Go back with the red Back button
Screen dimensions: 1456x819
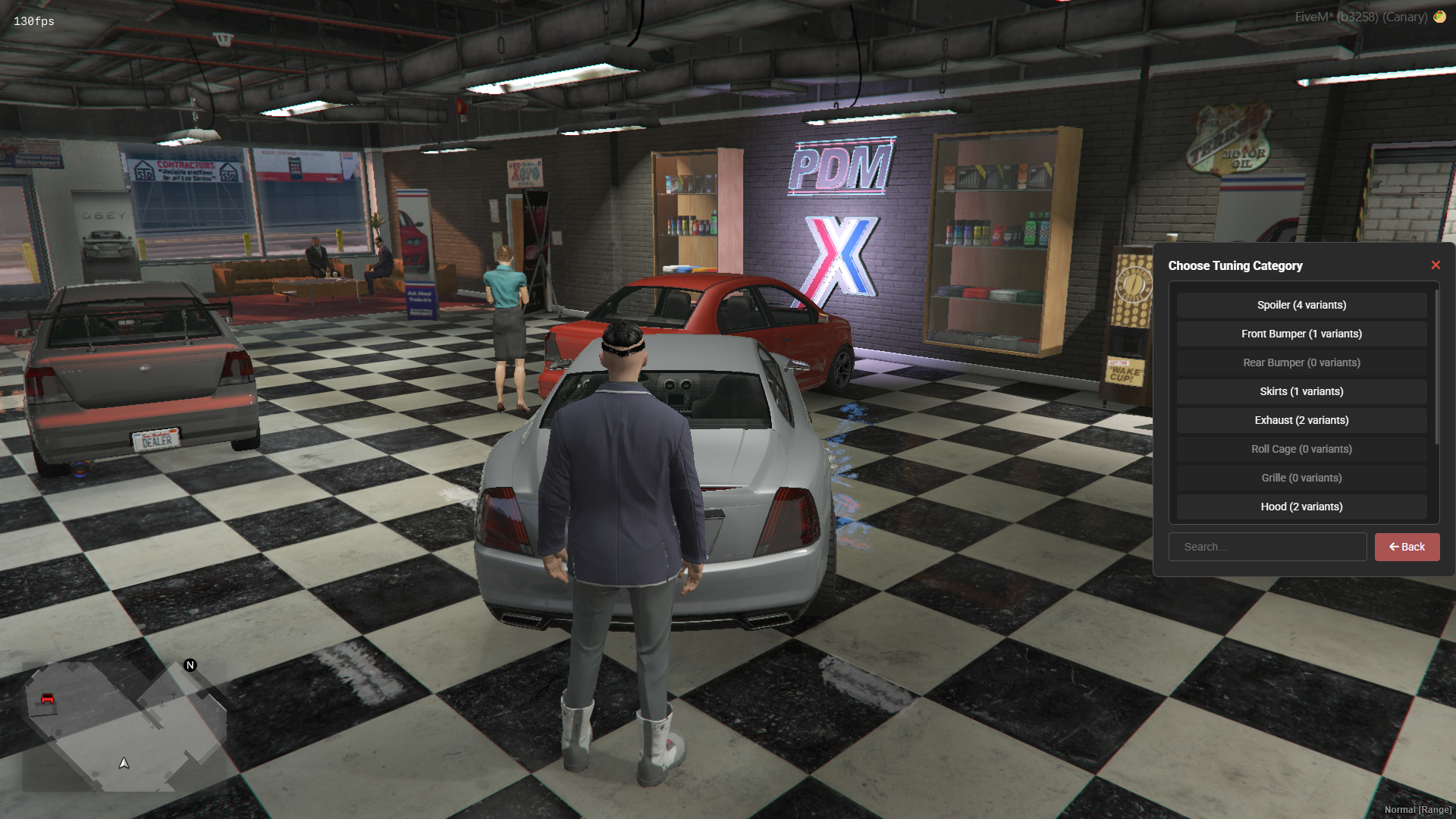point(1407,547)
